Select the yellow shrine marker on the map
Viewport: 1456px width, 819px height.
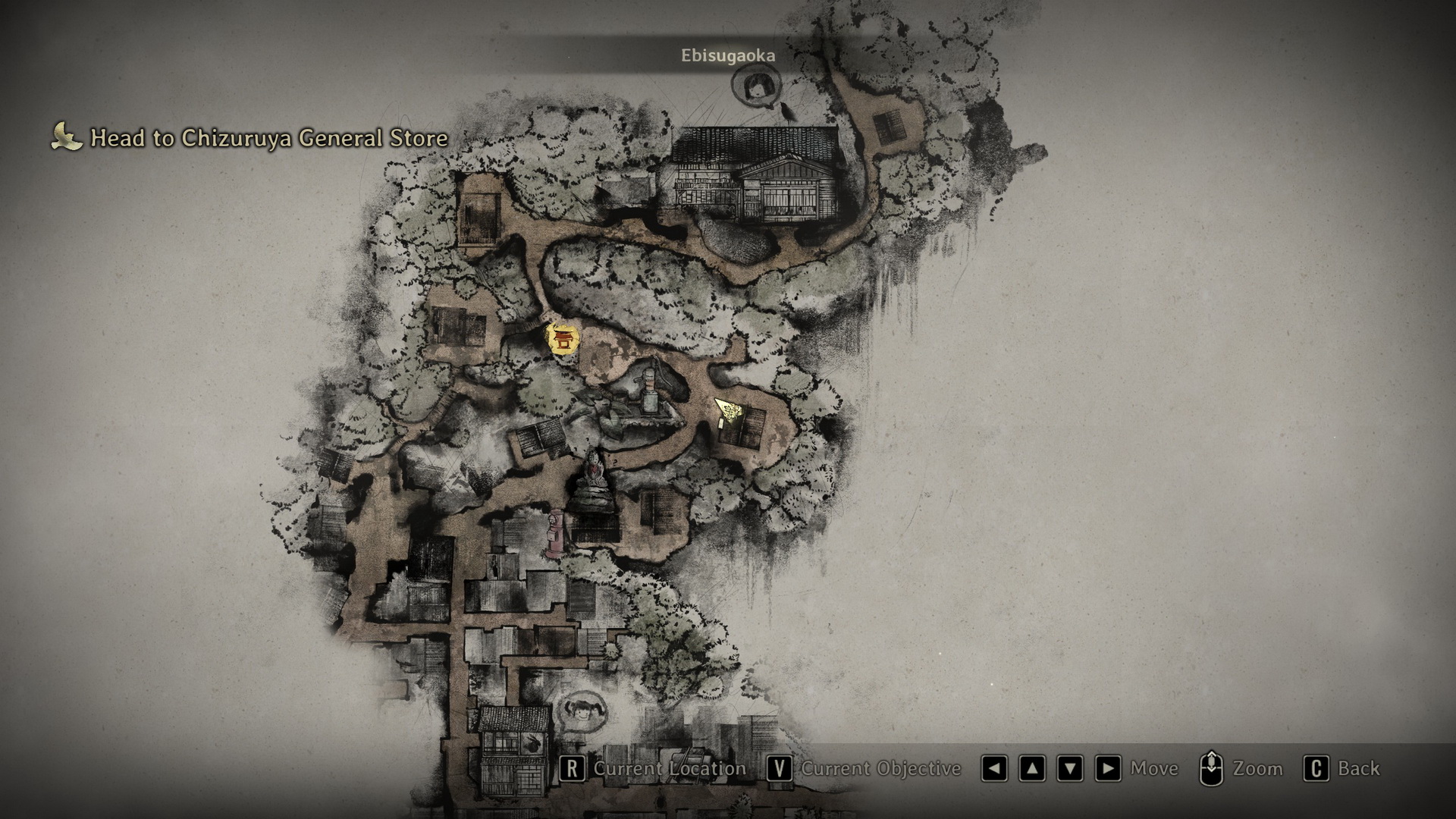562,340
